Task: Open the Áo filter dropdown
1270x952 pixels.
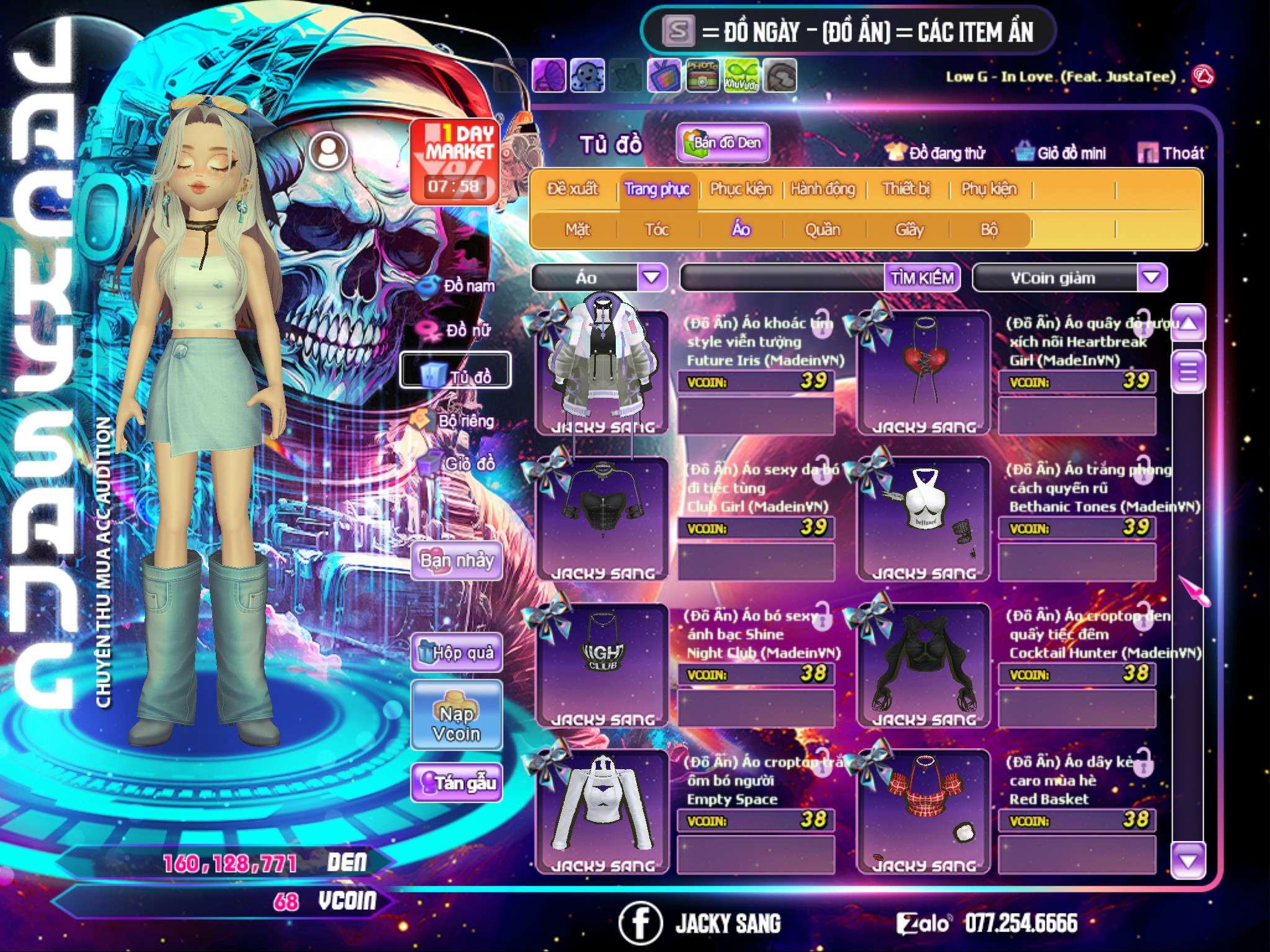Action: click(x=652, y=278)
